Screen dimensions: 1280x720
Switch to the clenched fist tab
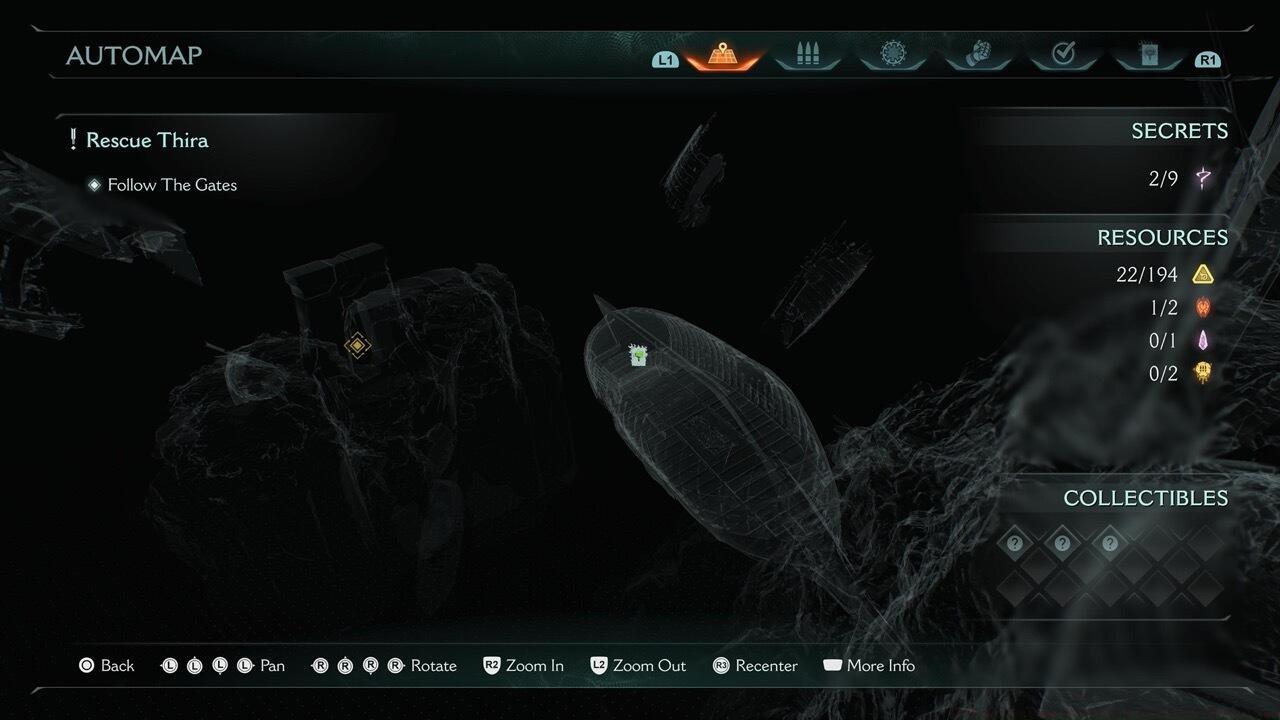click(x=977, y=55)
